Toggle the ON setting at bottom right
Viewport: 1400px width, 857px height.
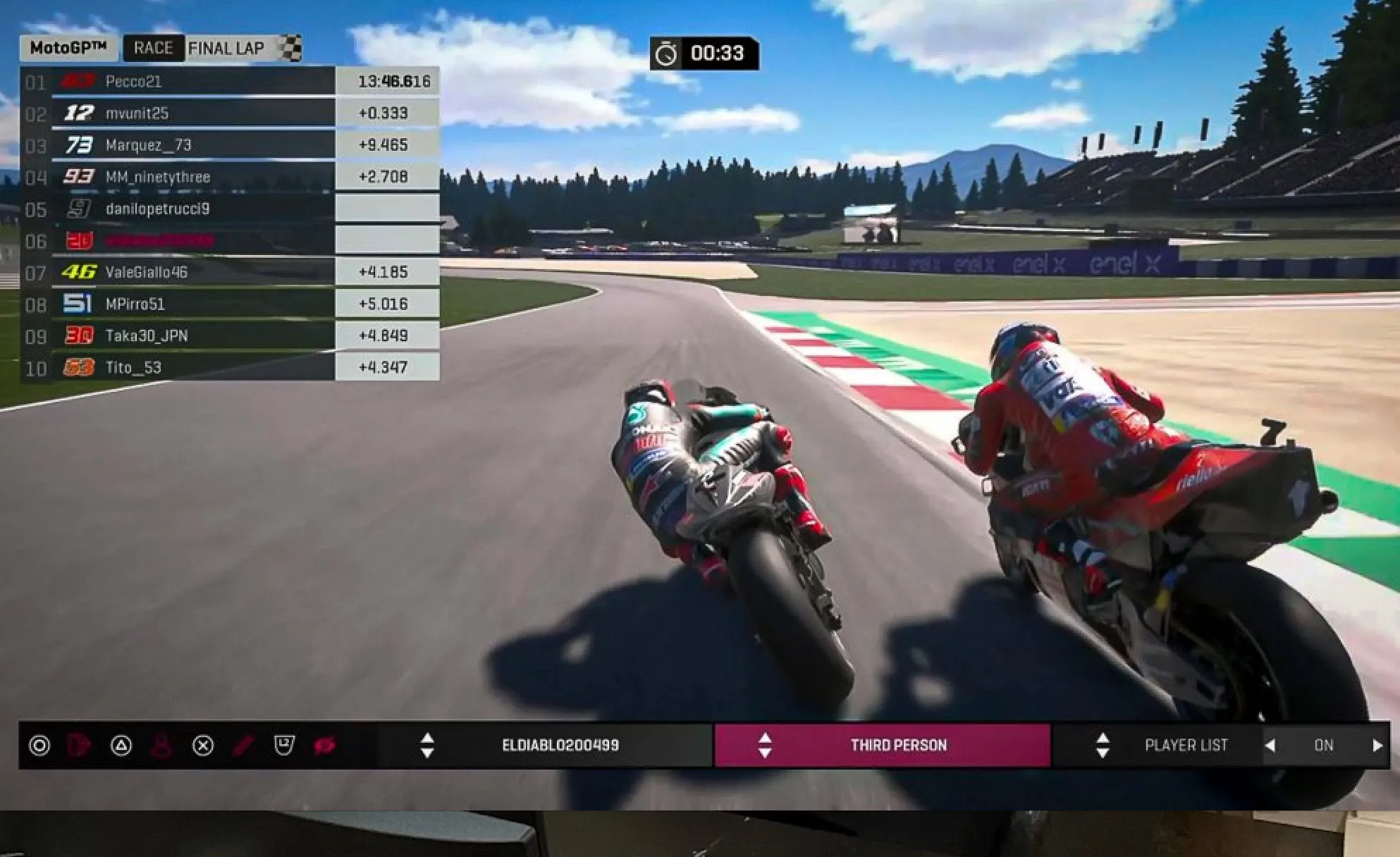coord(1324,745)
